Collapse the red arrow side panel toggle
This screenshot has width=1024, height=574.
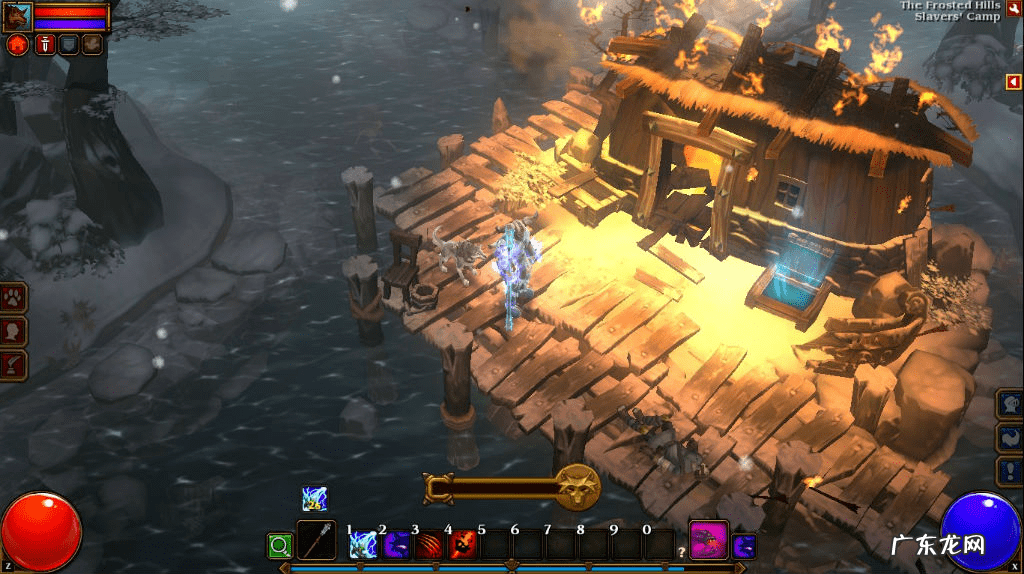(1014, 82)
